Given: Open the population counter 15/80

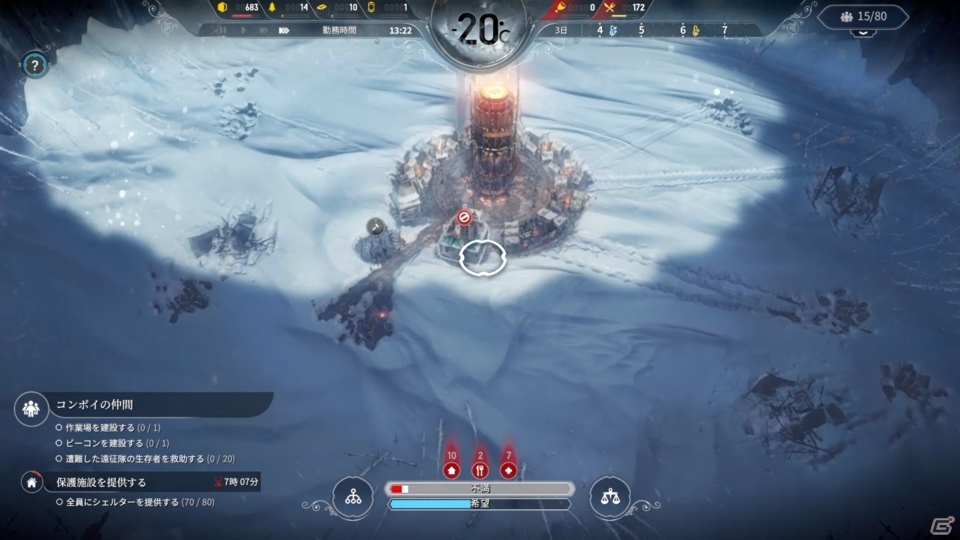Looking at the screenshot, I should coord(863,17).
